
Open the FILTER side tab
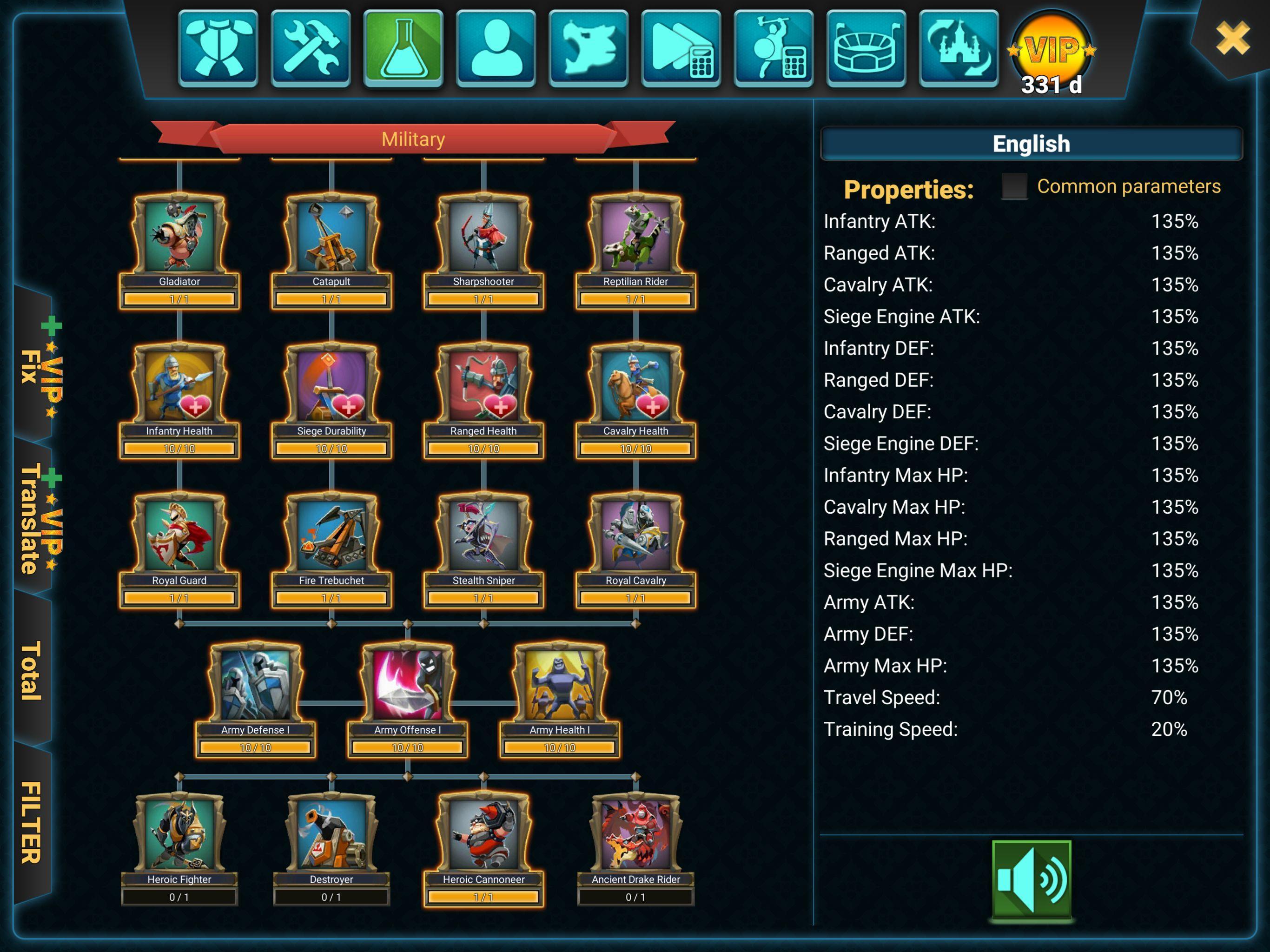pyautogui.click(x=32, y=822)
